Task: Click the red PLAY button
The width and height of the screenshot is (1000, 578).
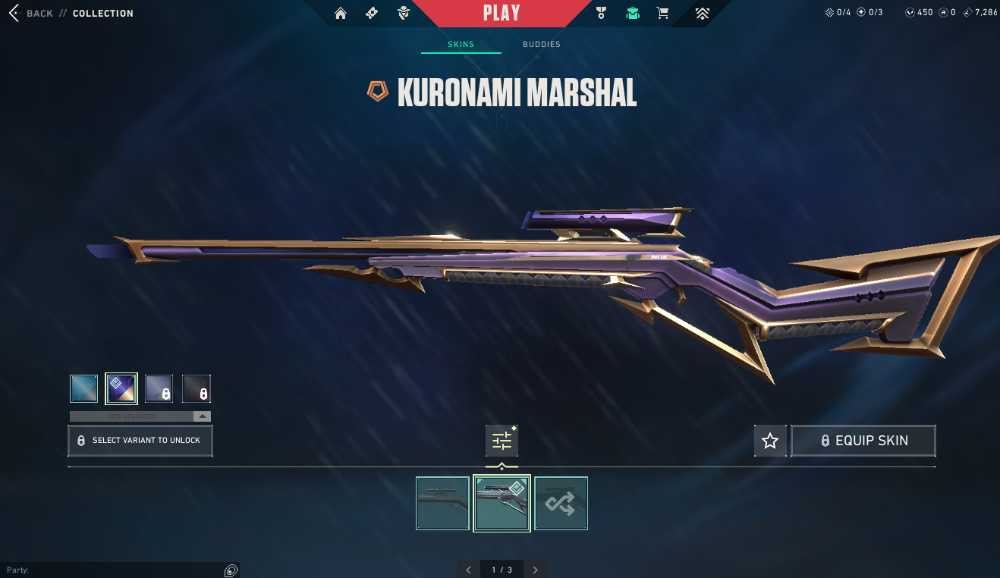Action: 501,13
